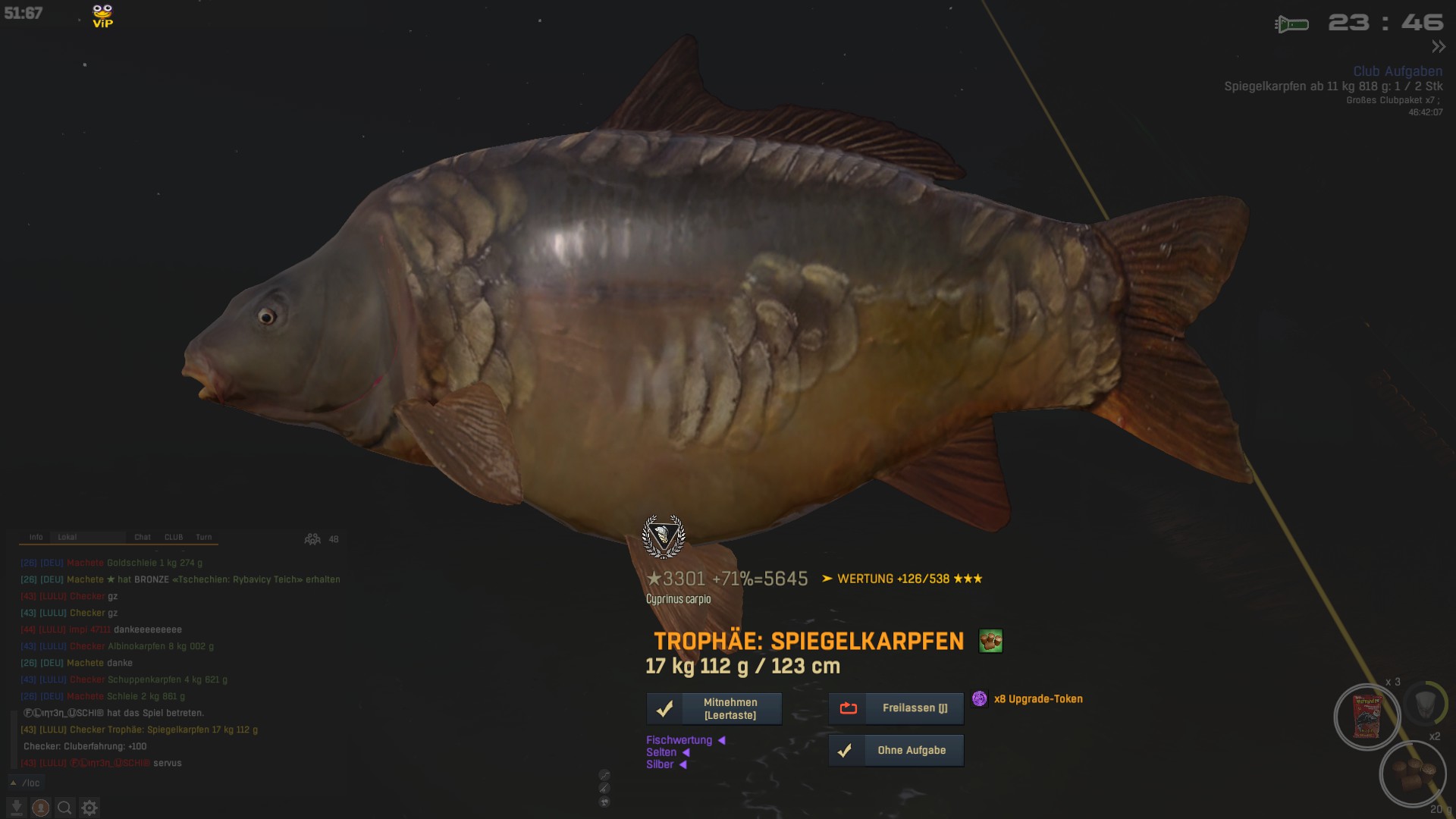1456x819 pixels.
Task: Click the download arrow icon below chat
Action: click(16, 808)
